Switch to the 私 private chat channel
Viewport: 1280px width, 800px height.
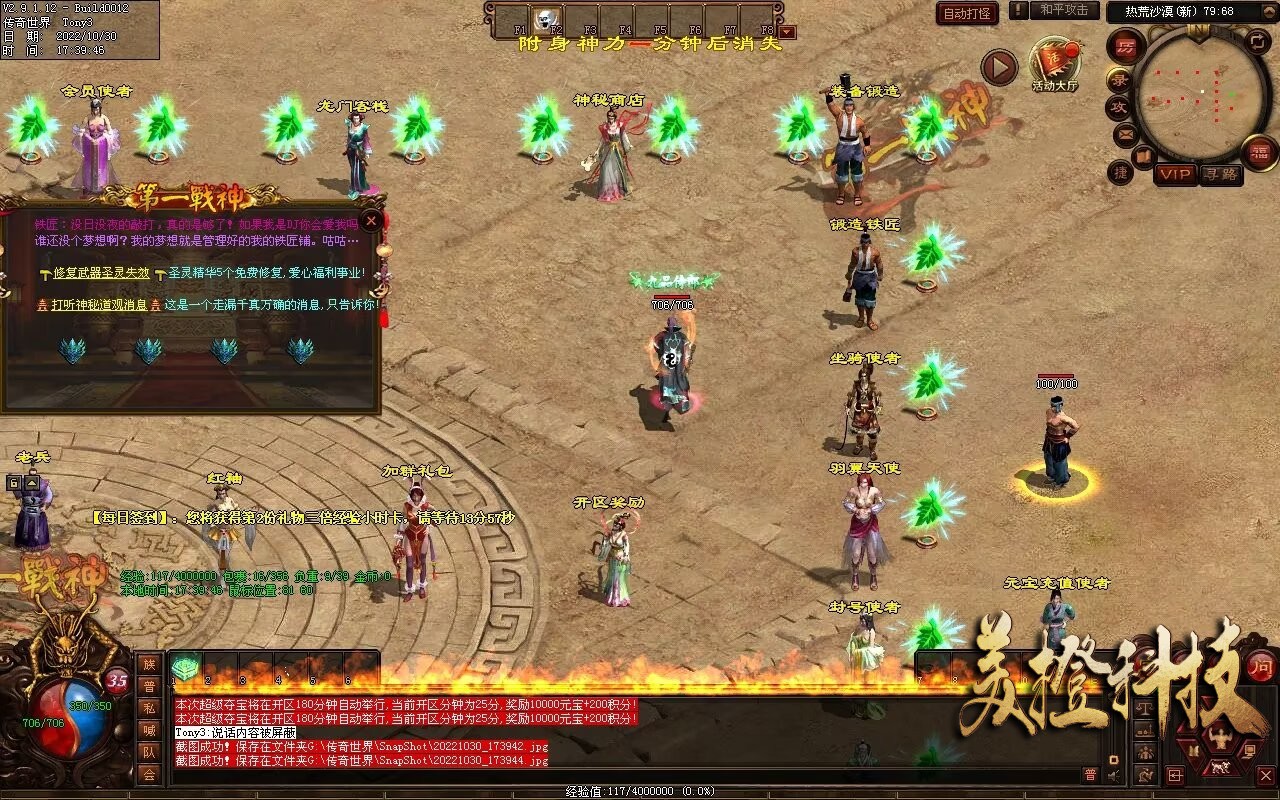148,708
